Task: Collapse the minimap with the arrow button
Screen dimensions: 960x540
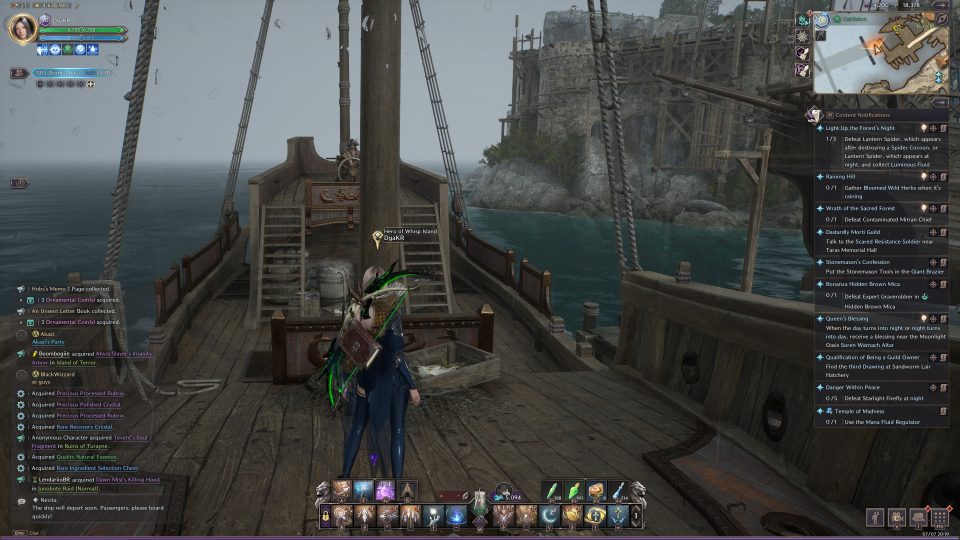Action: click(940, 101)
